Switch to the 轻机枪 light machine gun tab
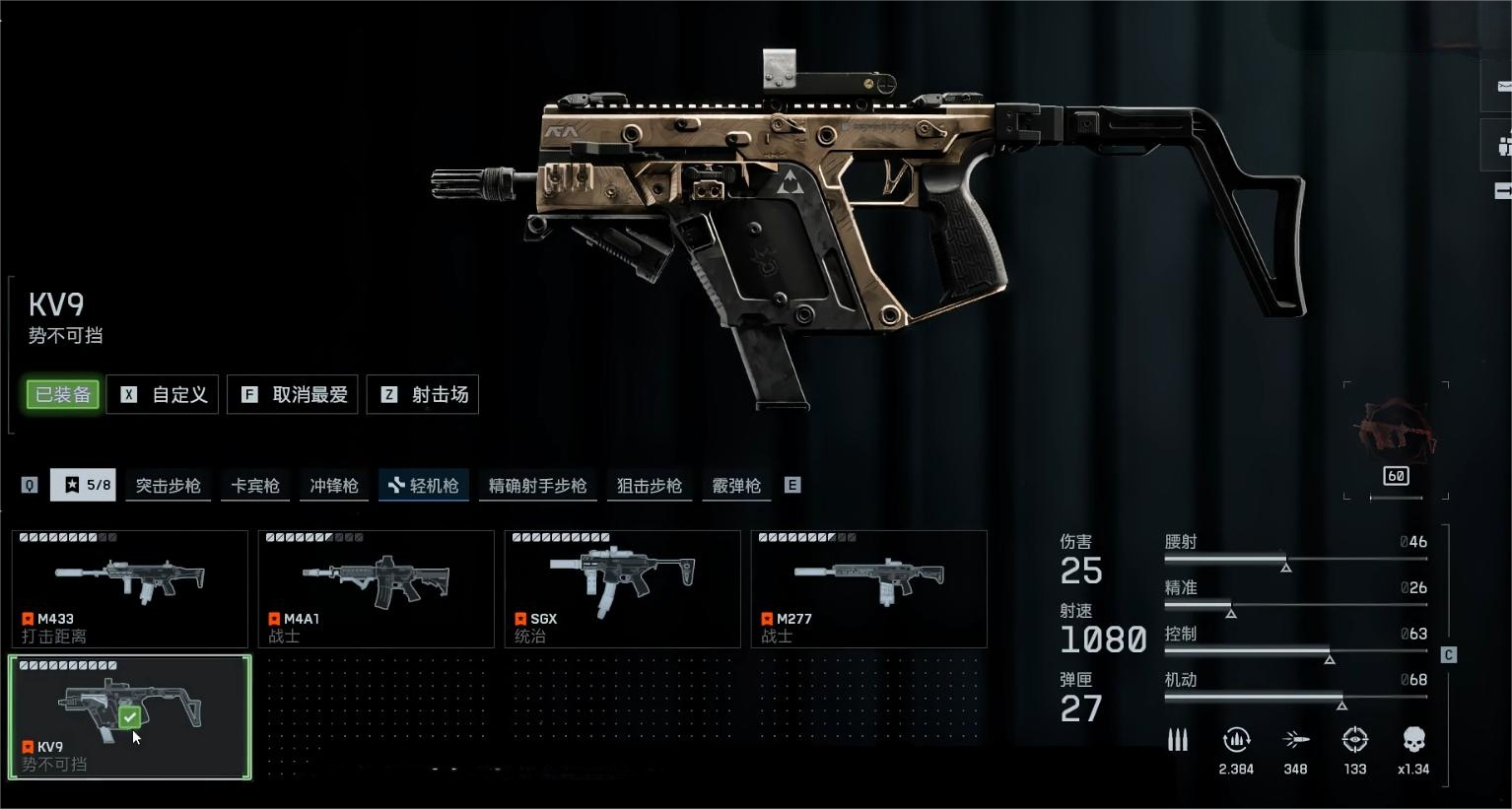 (424, 486)
